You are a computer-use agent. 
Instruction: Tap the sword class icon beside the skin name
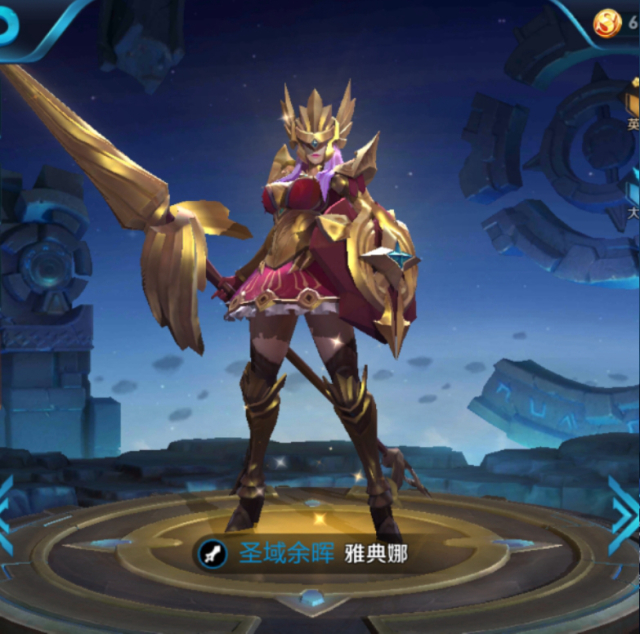pos(211,553)
